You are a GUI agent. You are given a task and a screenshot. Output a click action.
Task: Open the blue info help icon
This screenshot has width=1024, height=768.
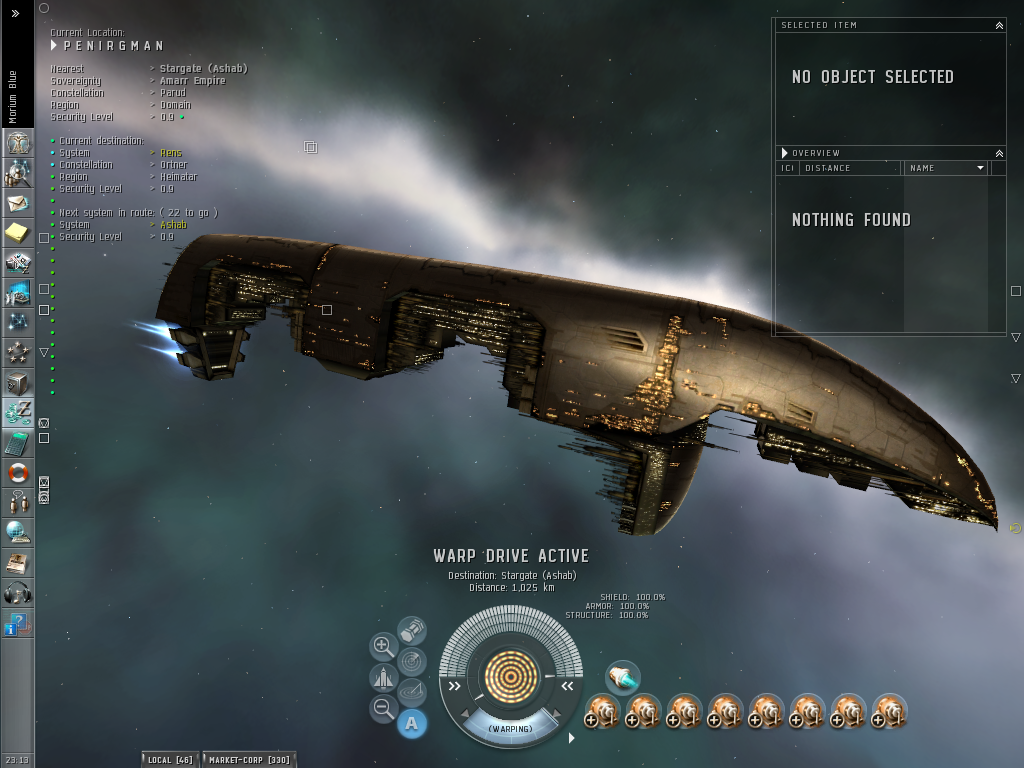pyautogui.click(x=18, y=624)
